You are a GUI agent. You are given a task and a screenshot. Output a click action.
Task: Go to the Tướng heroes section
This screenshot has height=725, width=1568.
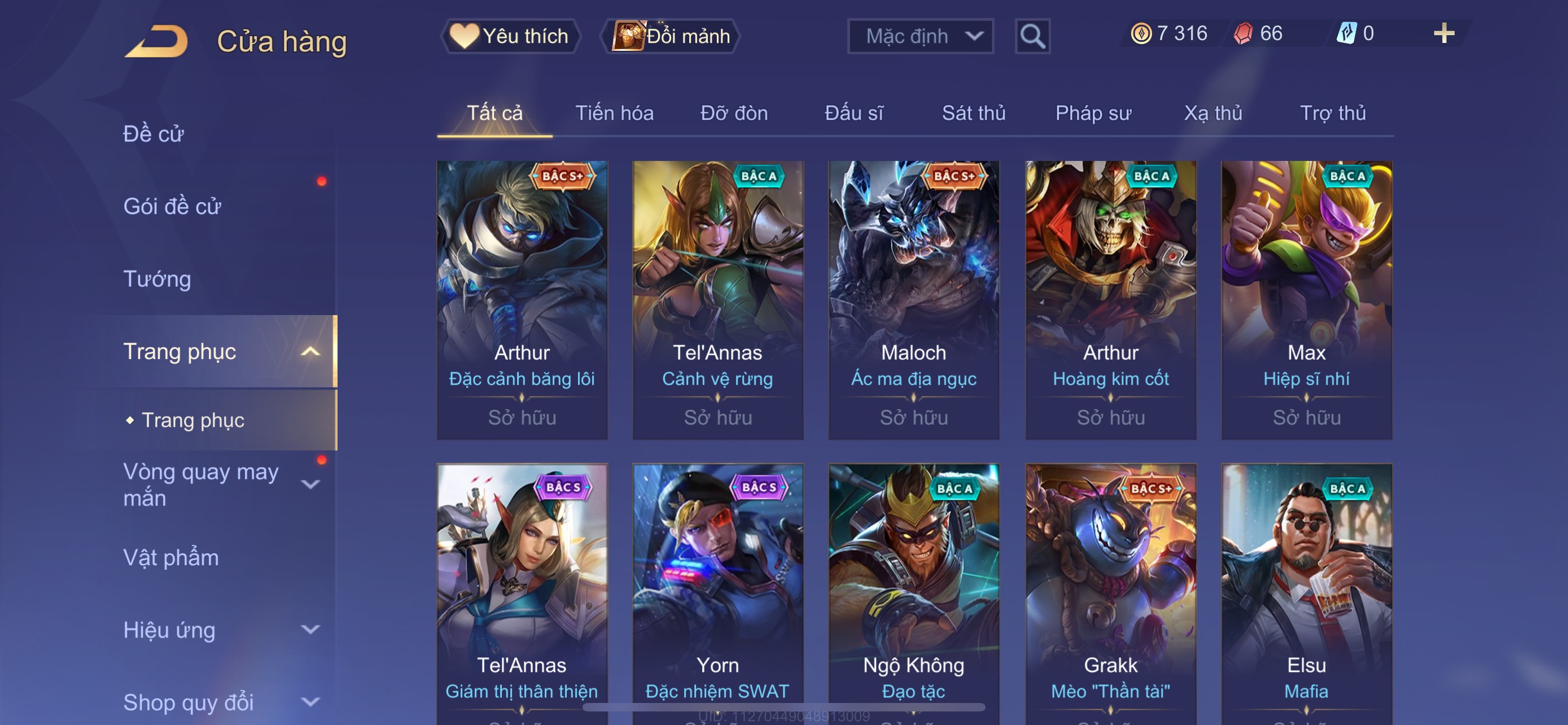(x=157, y=279)
